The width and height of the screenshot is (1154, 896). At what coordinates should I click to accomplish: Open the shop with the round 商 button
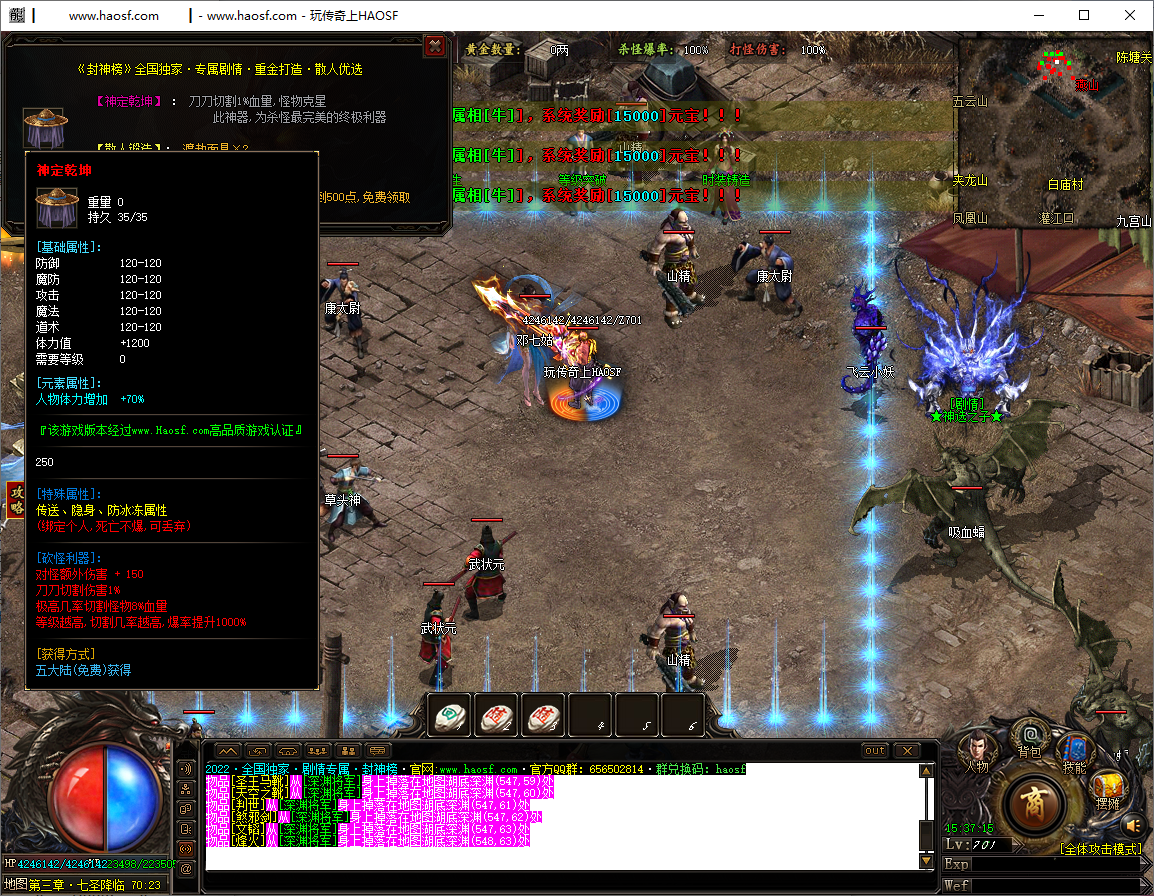(x=1035, y=804)
